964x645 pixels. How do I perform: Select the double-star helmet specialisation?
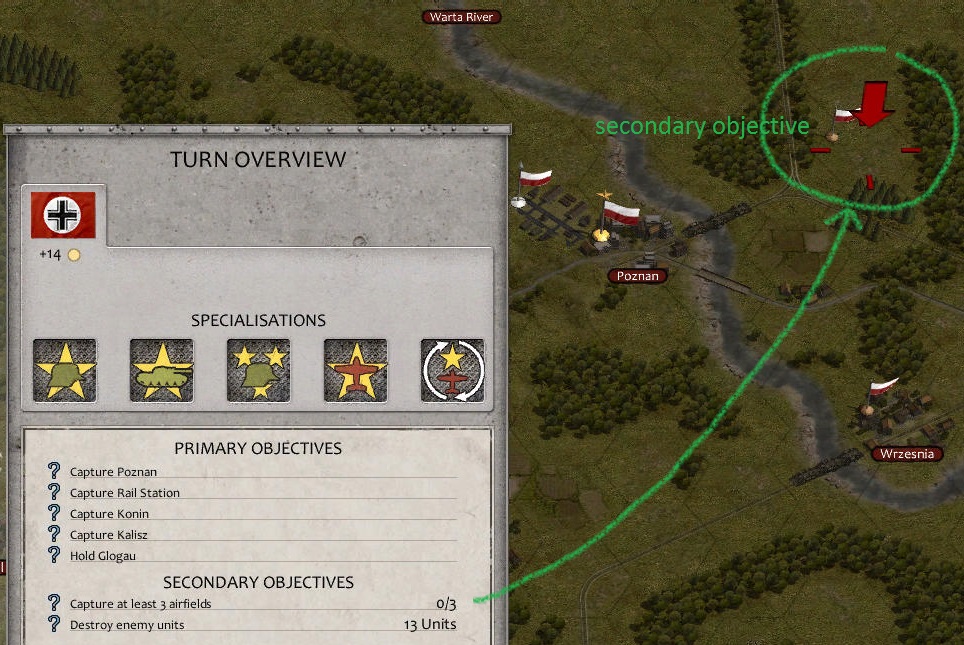coord(259,371)
